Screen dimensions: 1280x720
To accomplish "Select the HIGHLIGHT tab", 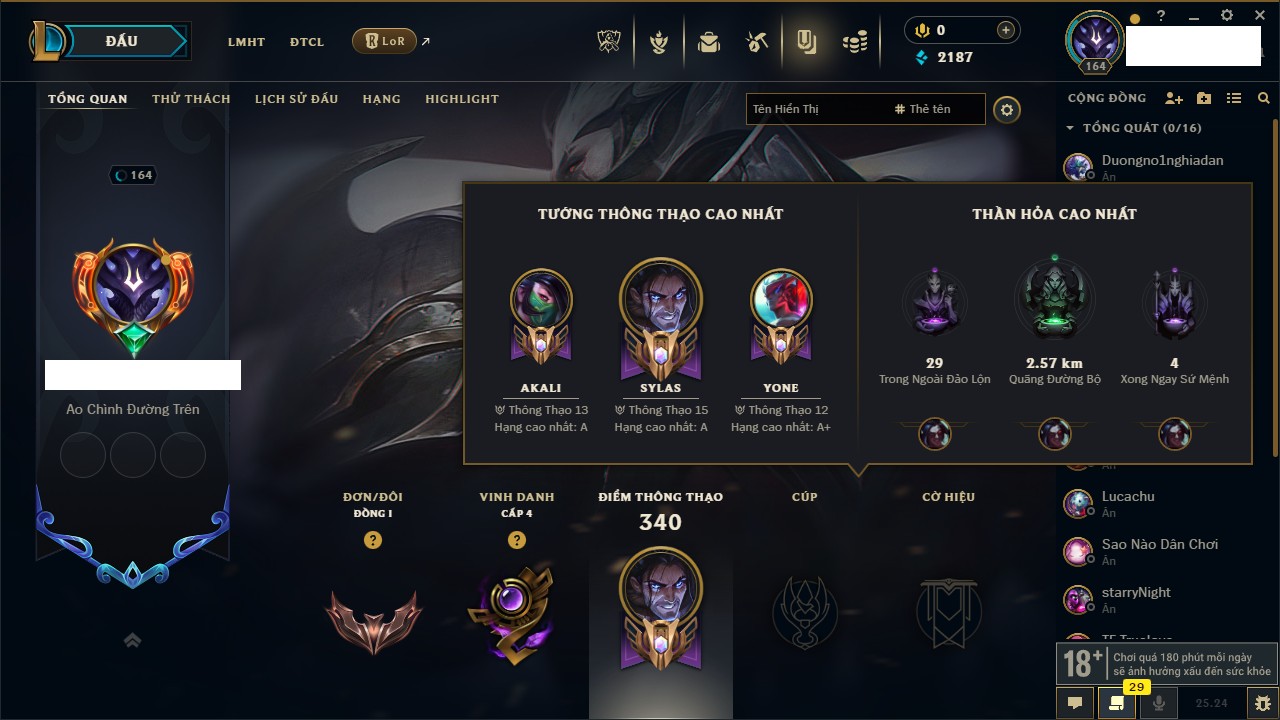I will pyautogui.click(x=461, y=99).
